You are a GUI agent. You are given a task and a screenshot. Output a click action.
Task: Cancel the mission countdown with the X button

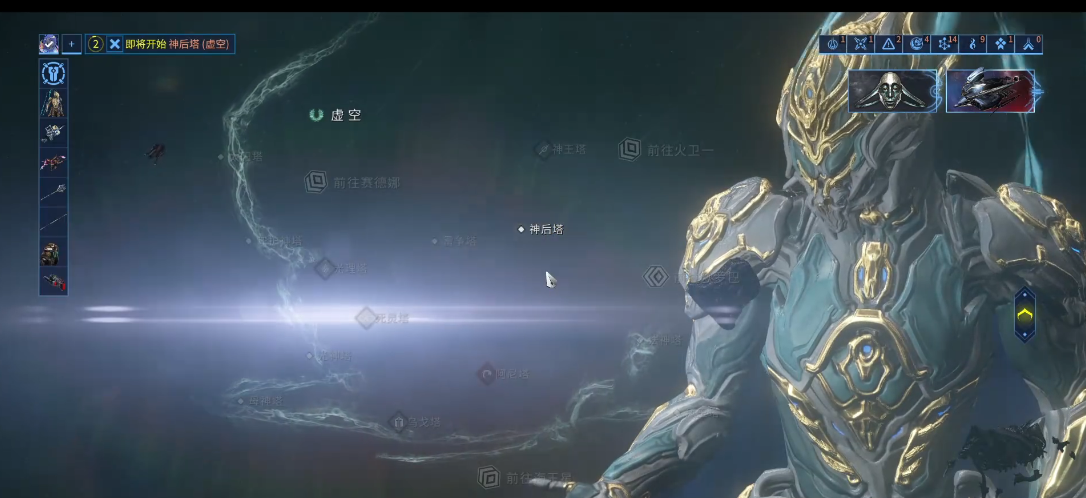115,44
